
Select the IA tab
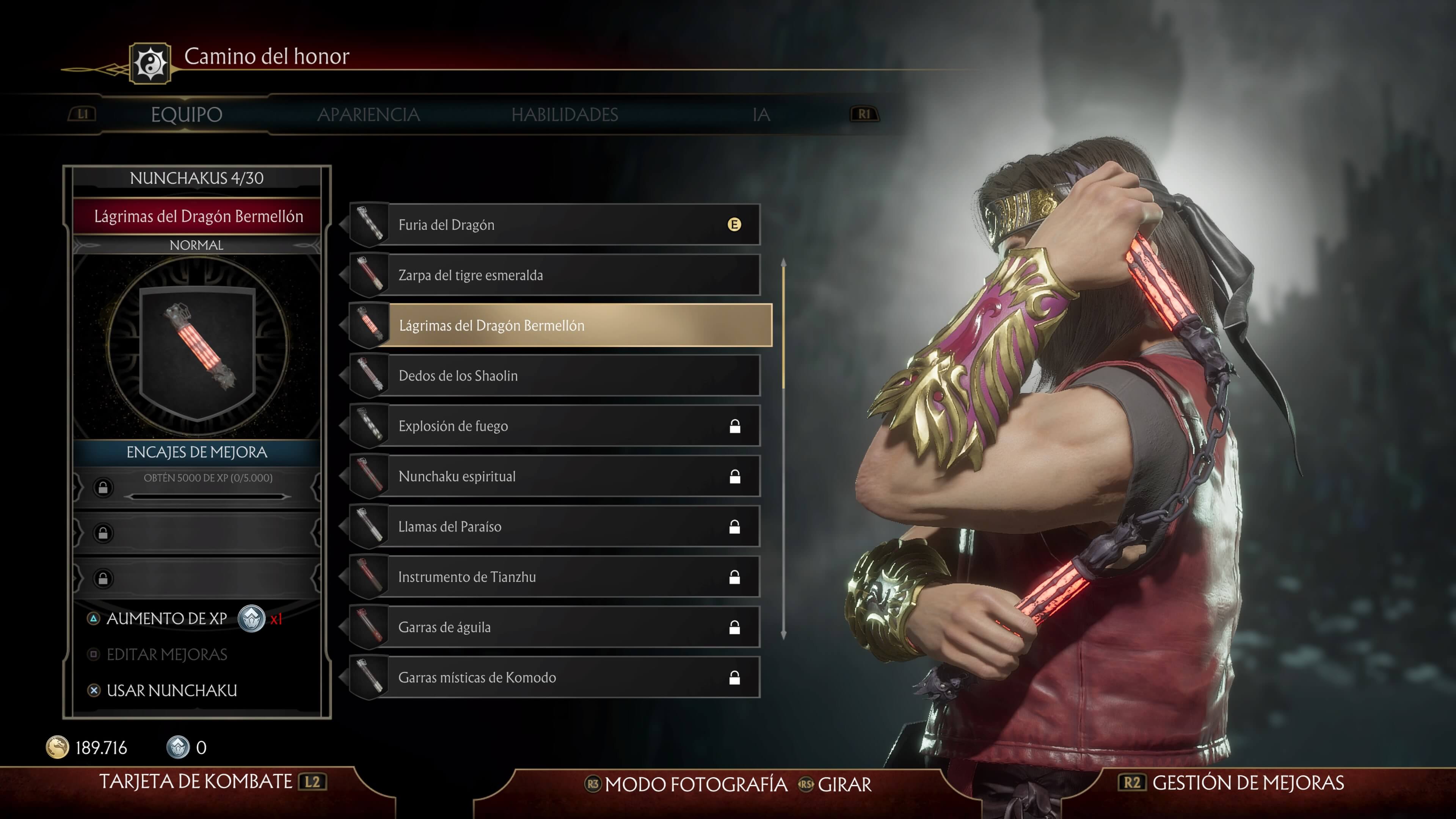click(x=761, y=115)
